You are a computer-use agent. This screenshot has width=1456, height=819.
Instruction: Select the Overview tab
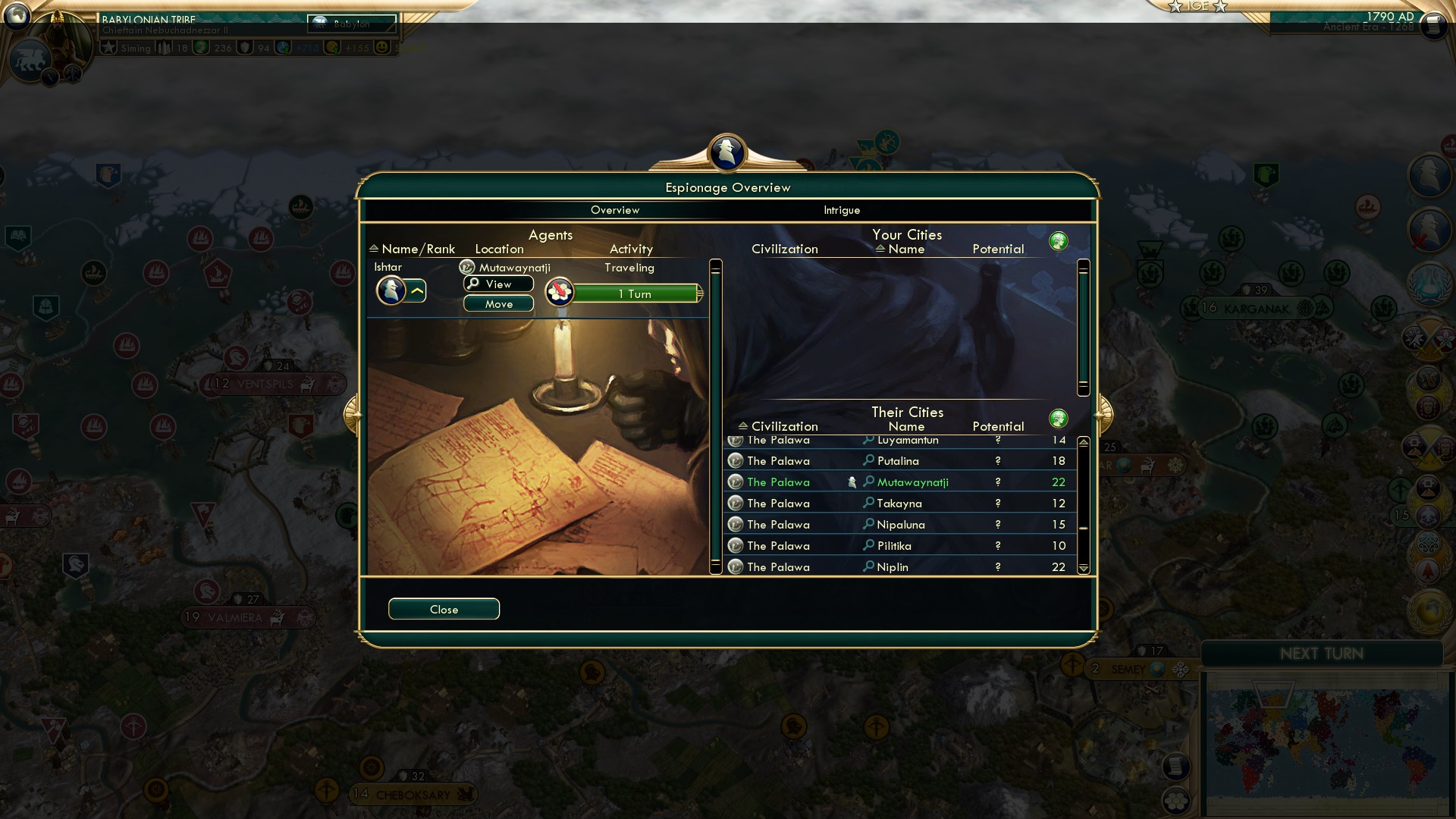tap(615, 210)
